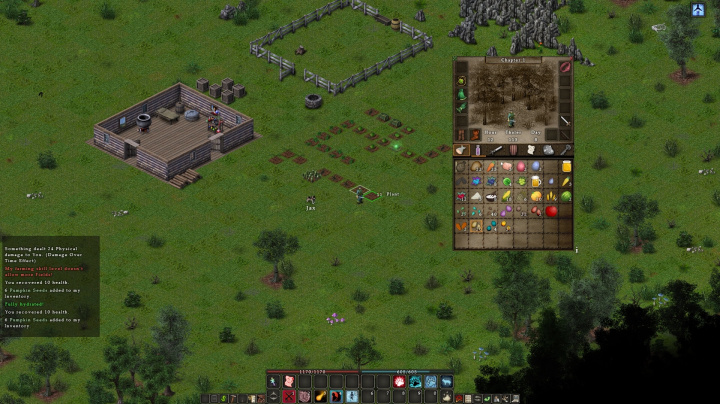
Task: Open the key items tab
Action: [566, 150]
